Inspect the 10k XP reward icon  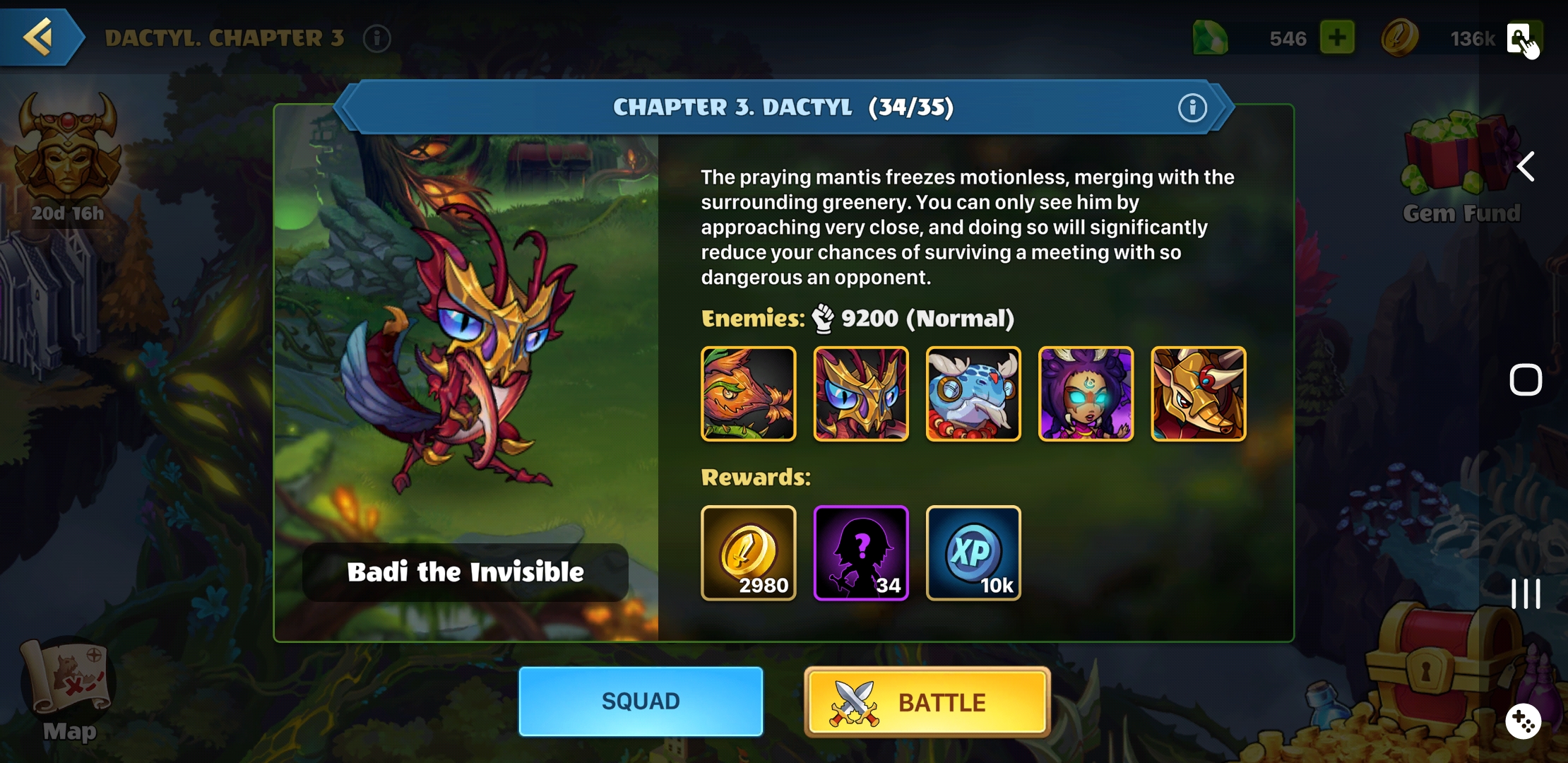[x=973, y=553]
